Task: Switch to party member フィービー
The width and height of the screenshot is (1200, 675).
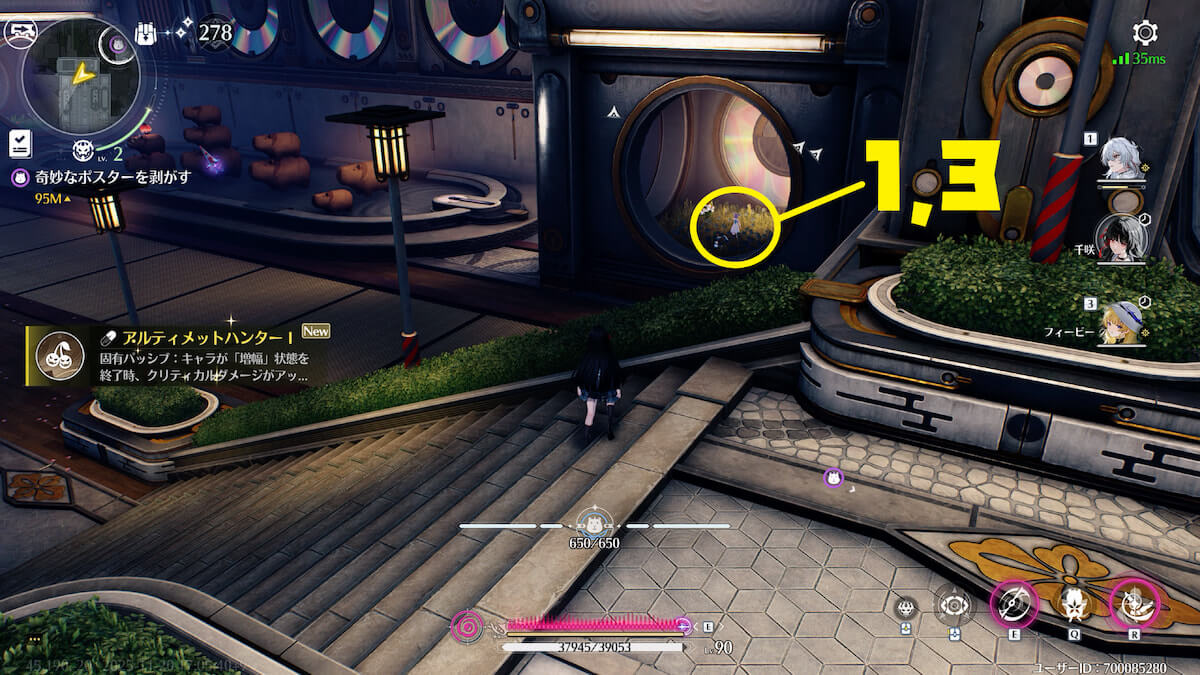Action: click(x=1122, y=320)
